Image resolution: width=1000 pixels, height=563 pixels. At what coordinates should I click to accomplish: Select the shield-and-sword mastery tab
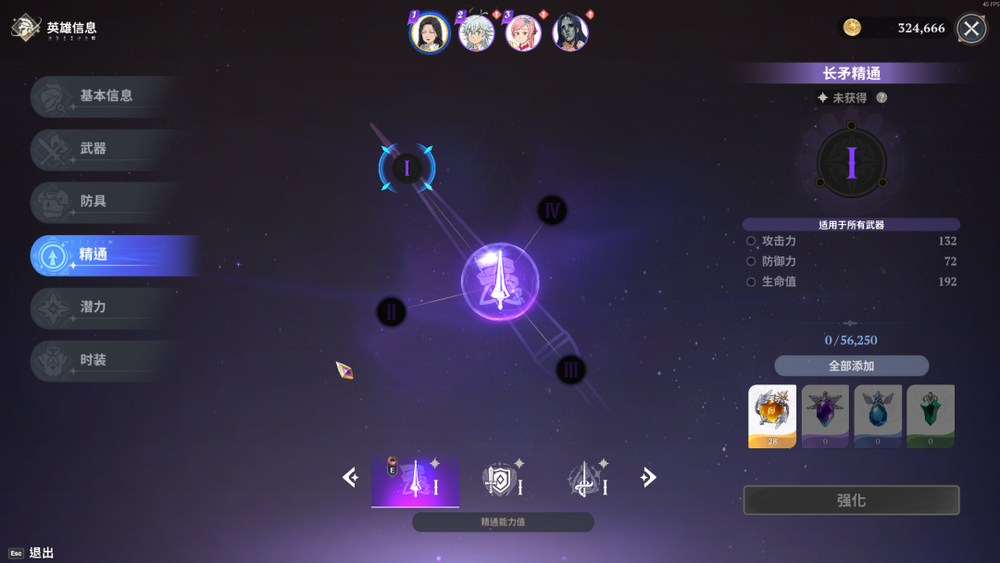[502, 481]
